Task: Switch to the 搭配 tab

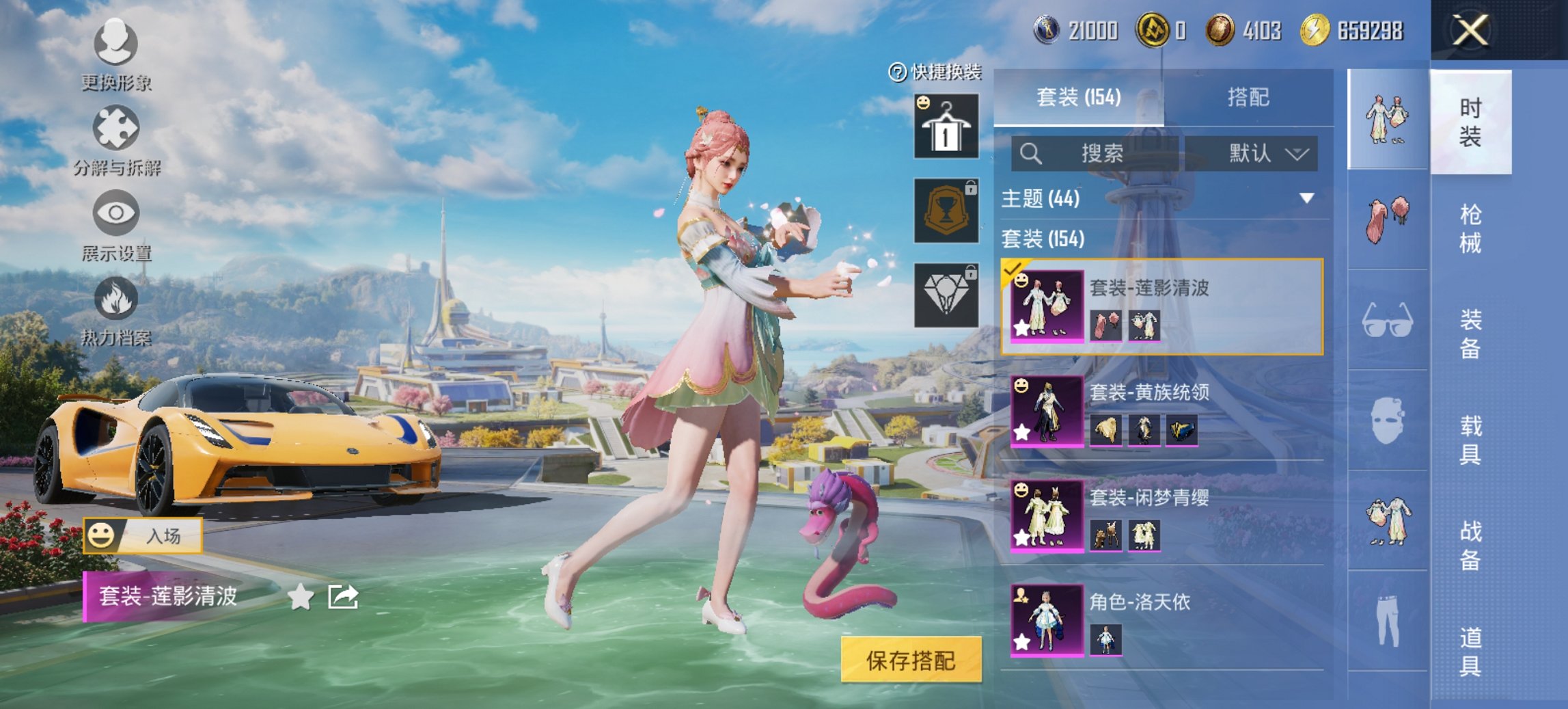Action: (1248, 98)
